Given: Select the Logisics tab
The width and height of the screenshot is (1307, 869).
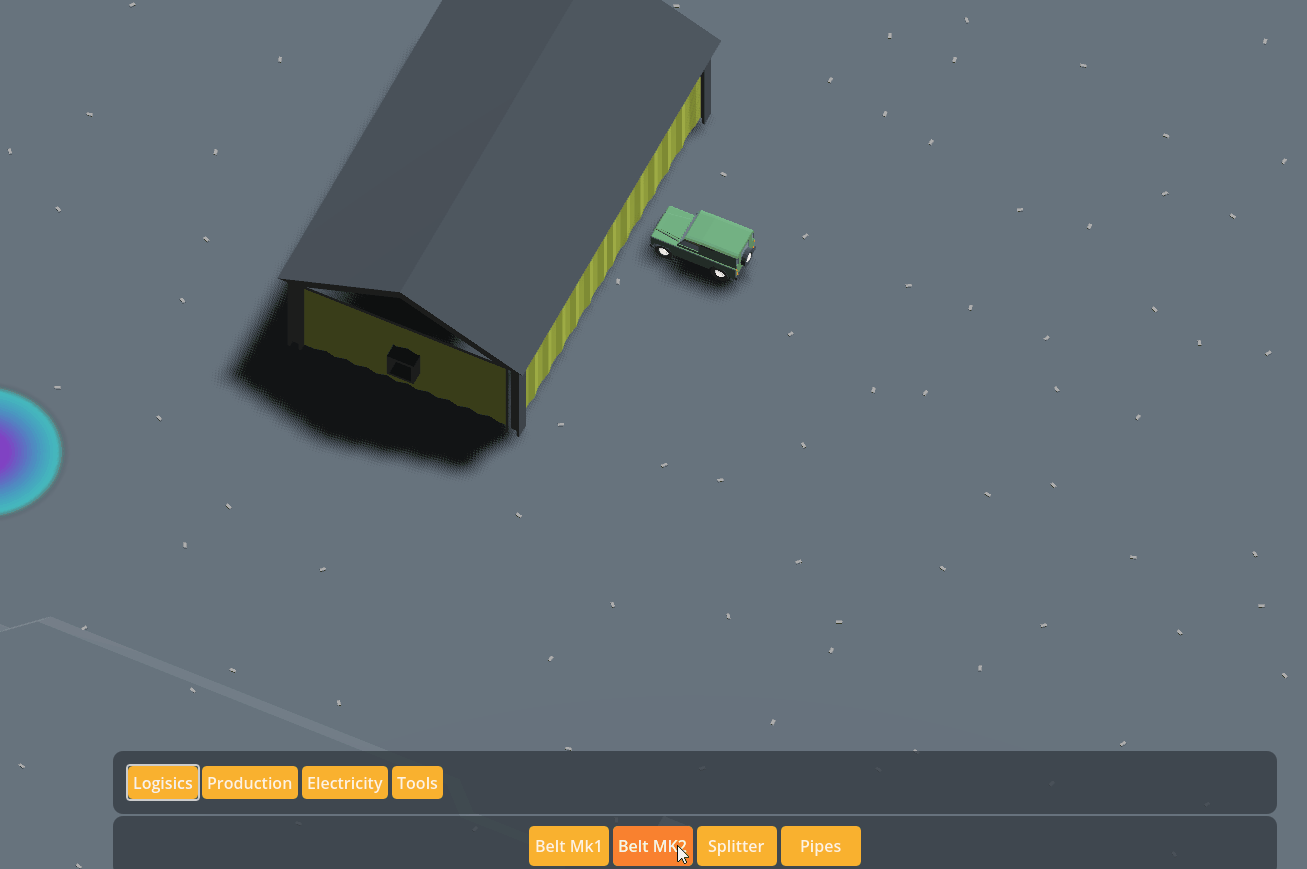Looking at the screenshot, I should 162,782.
